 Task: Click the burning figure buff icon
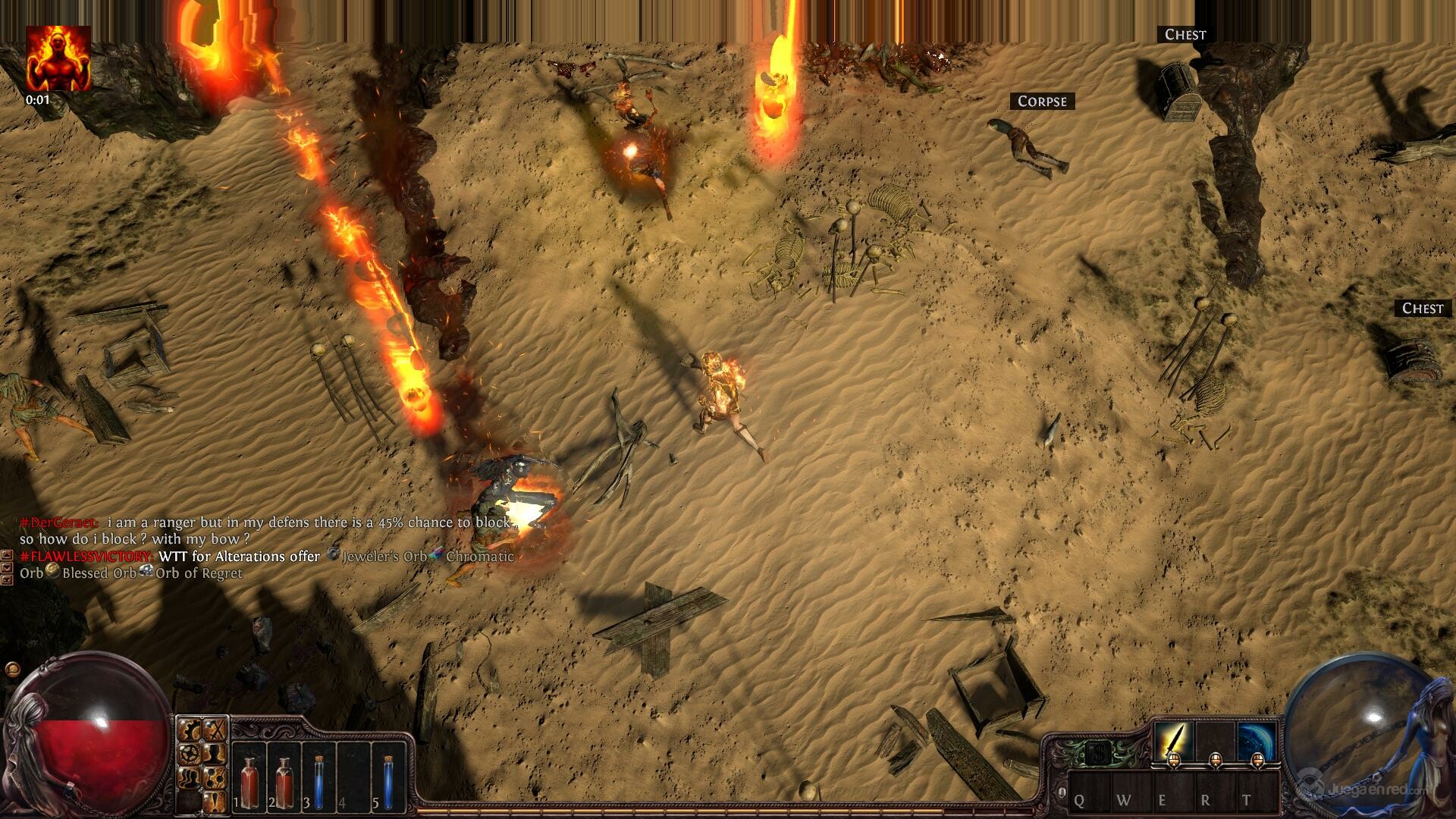[58, 58]
